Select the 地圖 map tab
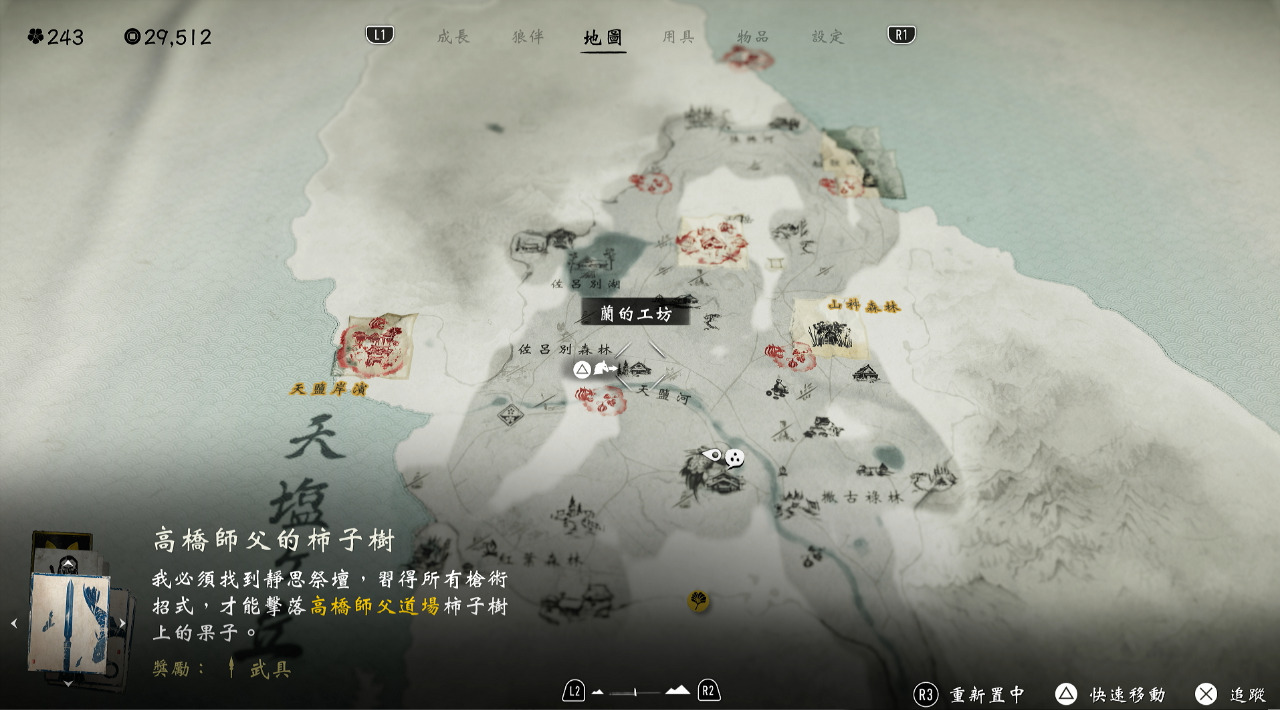This screenshot has height=710, width=1280. [603, 38]
